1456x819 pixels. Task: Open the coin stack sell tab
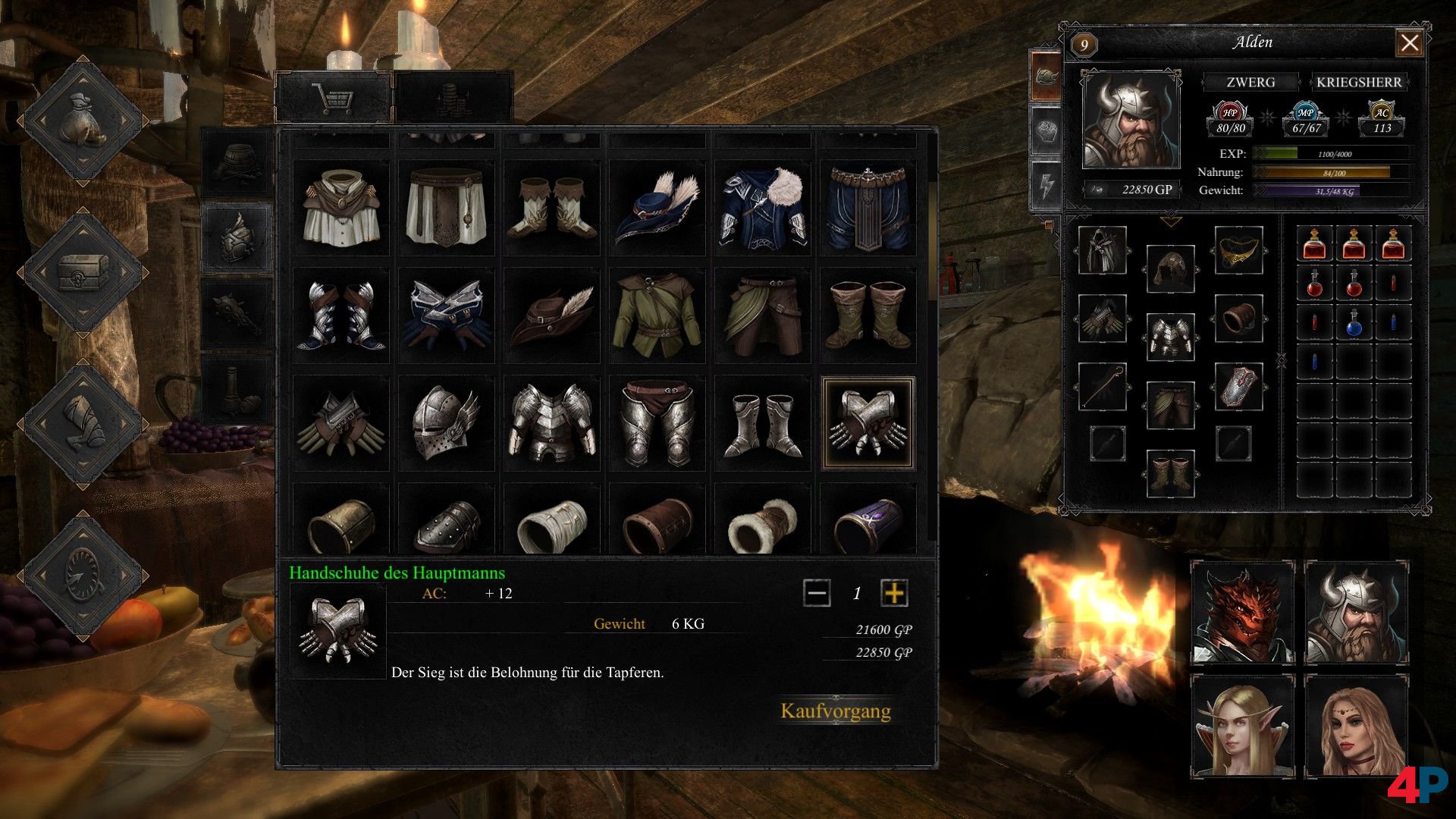(453, 98)
